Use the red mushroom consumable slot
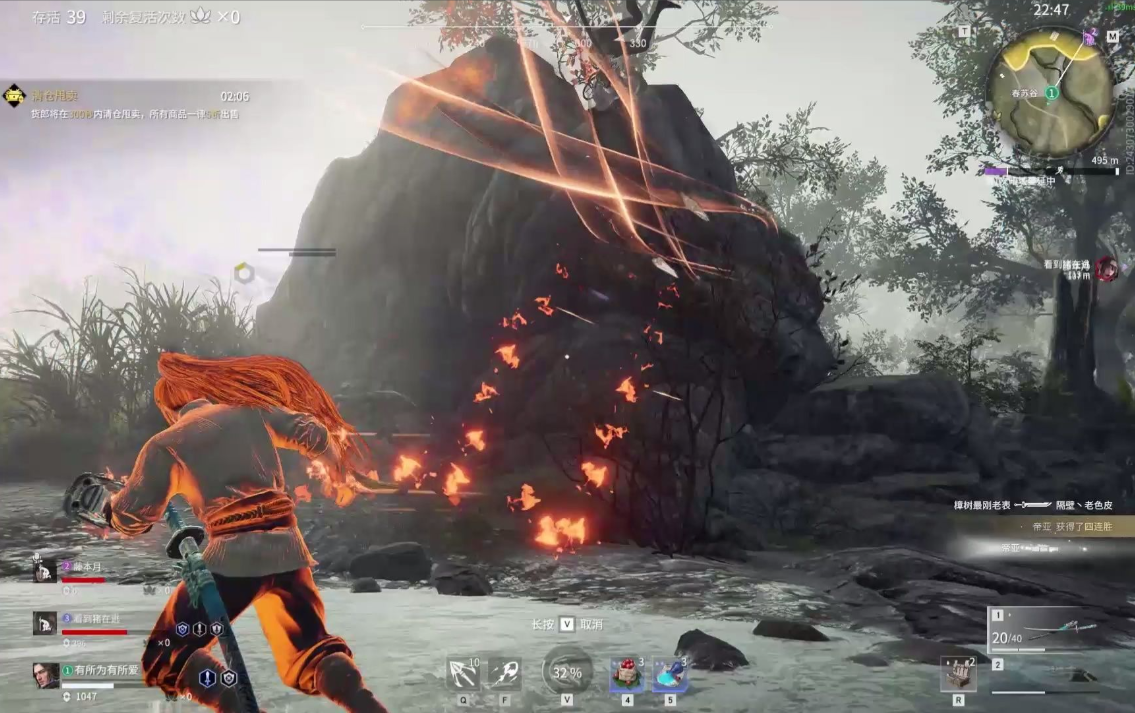Screen dimensions: 1135x713 (x=627, y=675)
